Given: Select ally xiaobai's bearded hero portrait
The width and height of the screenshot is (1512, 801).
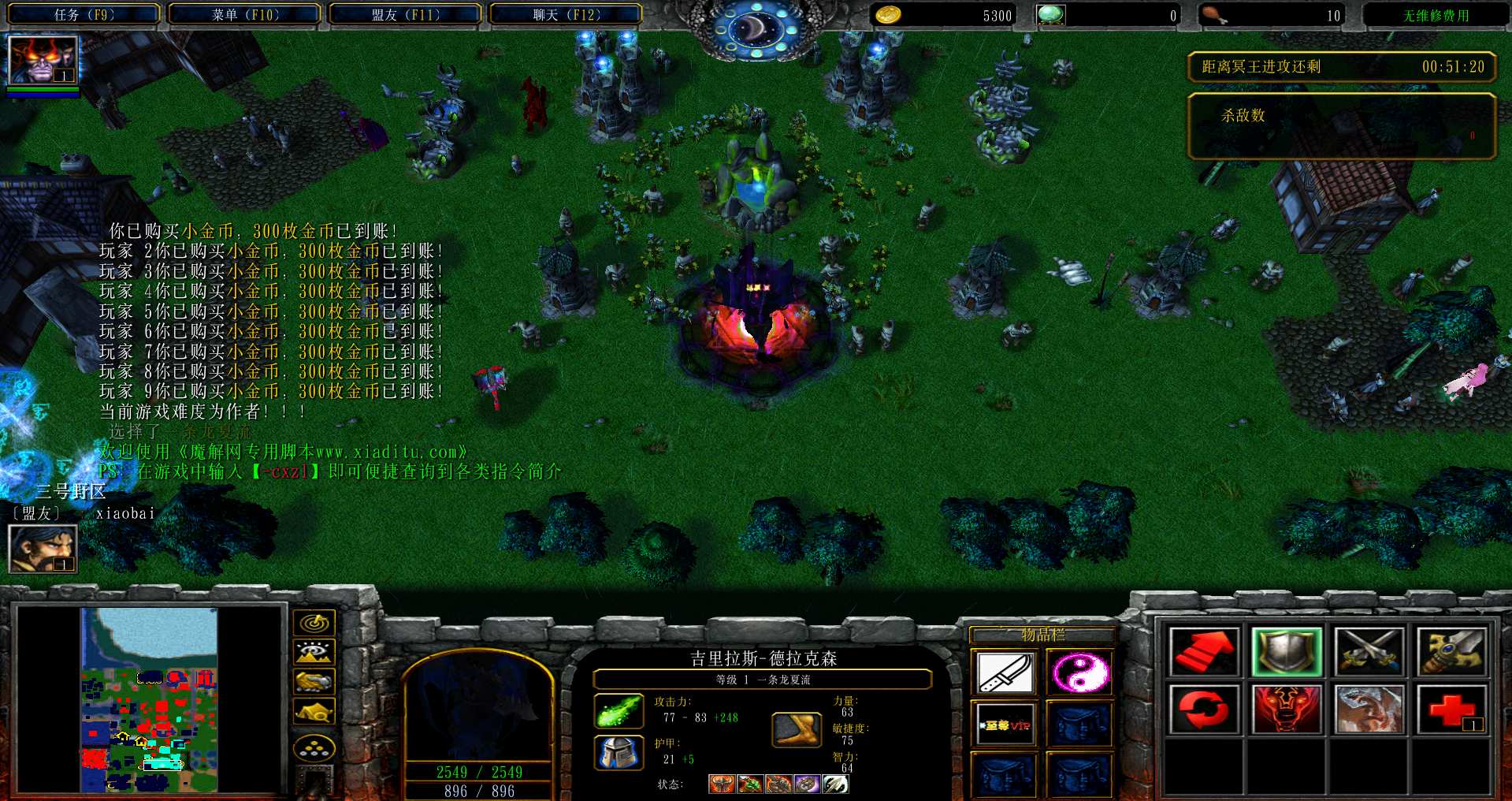Looking at the screenshot, I should (x=43, y=548).
